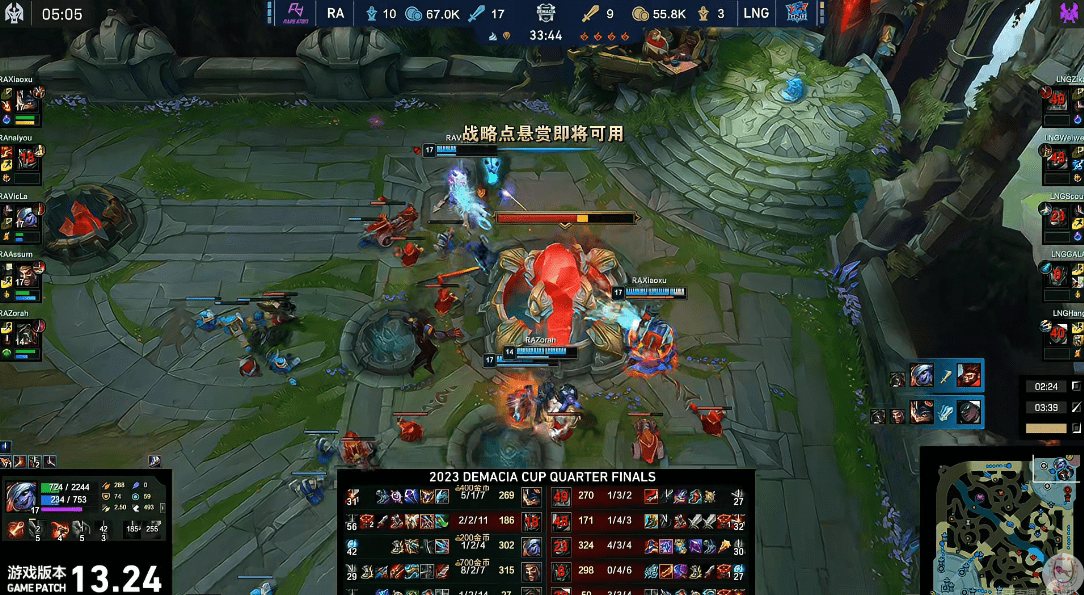Choose RAAssum's champion portrait
Viewport: 1084px width, 595px height.
coord(27,275)
